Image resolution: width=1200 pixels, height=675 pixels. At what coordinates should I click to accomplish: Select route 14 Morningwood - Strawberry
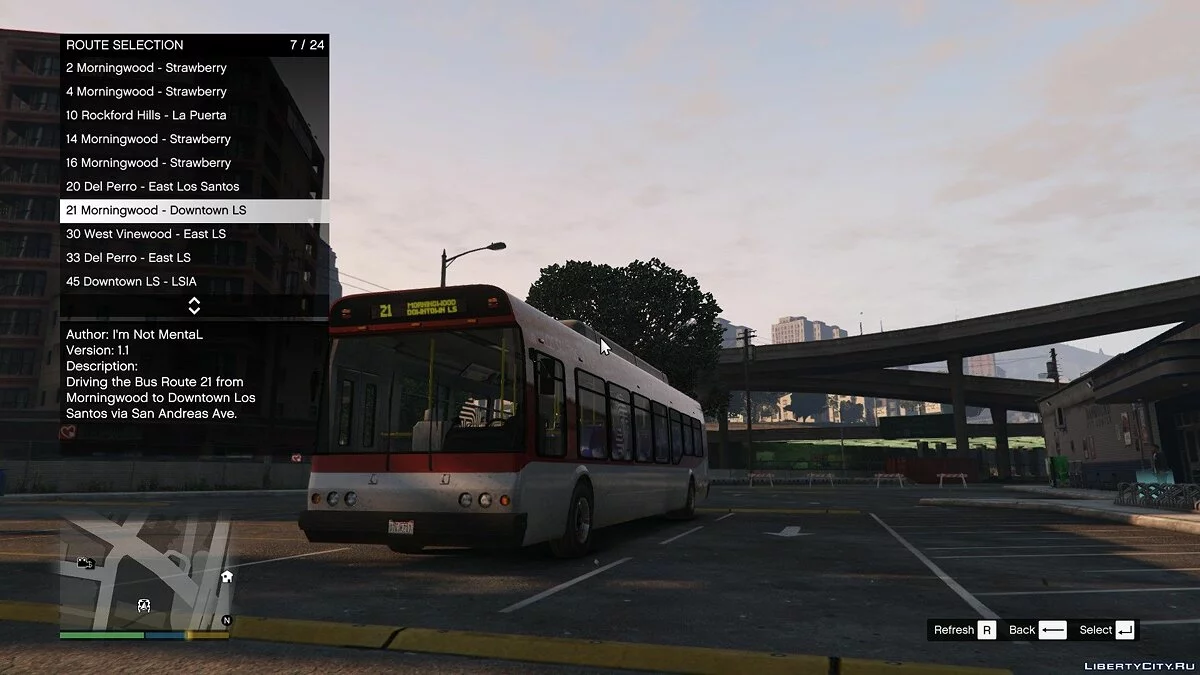click(x=149, y=139)
